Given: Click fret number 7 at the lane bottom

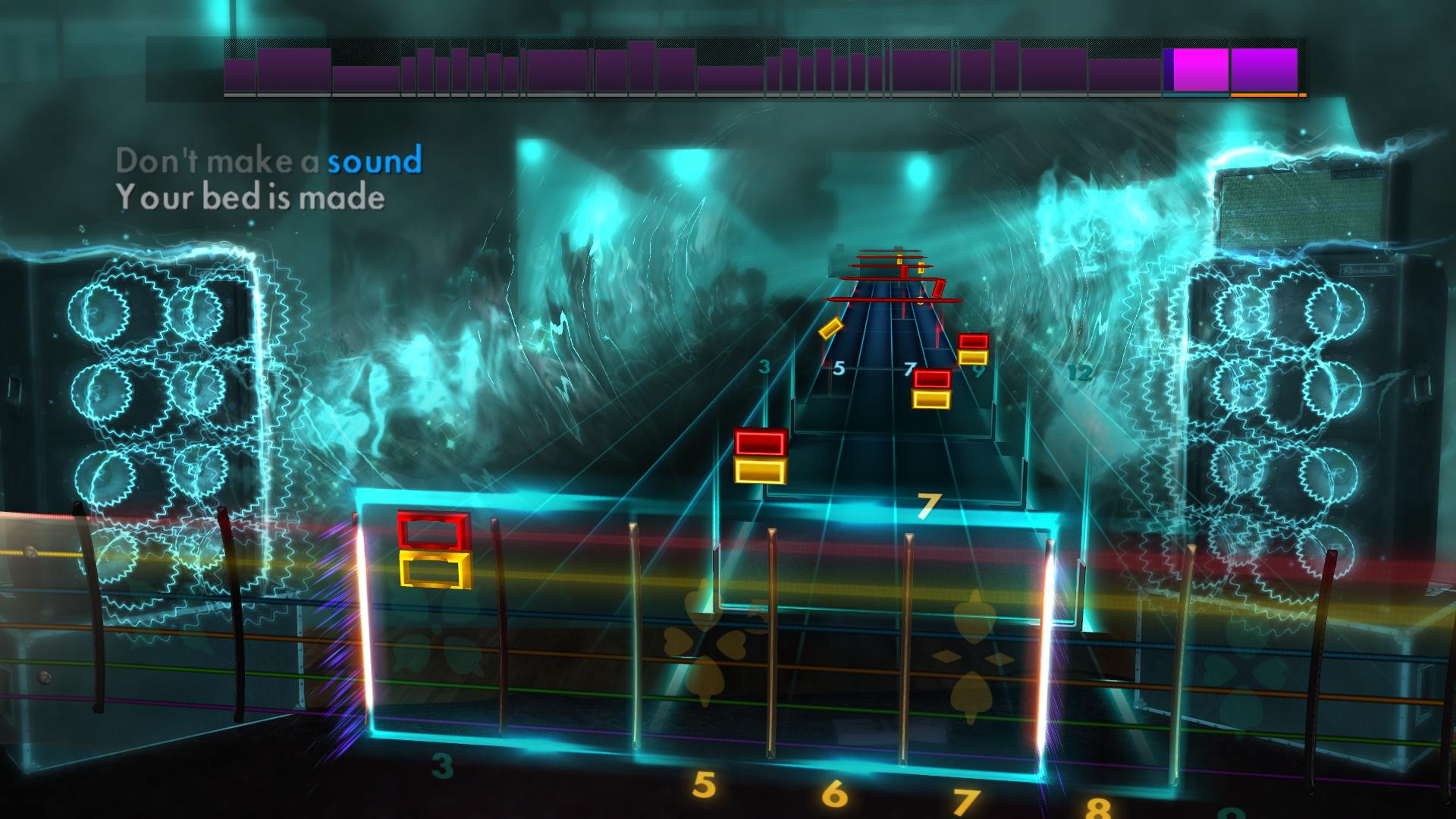Looking at the screenshot, I should [x=968, y=797].
